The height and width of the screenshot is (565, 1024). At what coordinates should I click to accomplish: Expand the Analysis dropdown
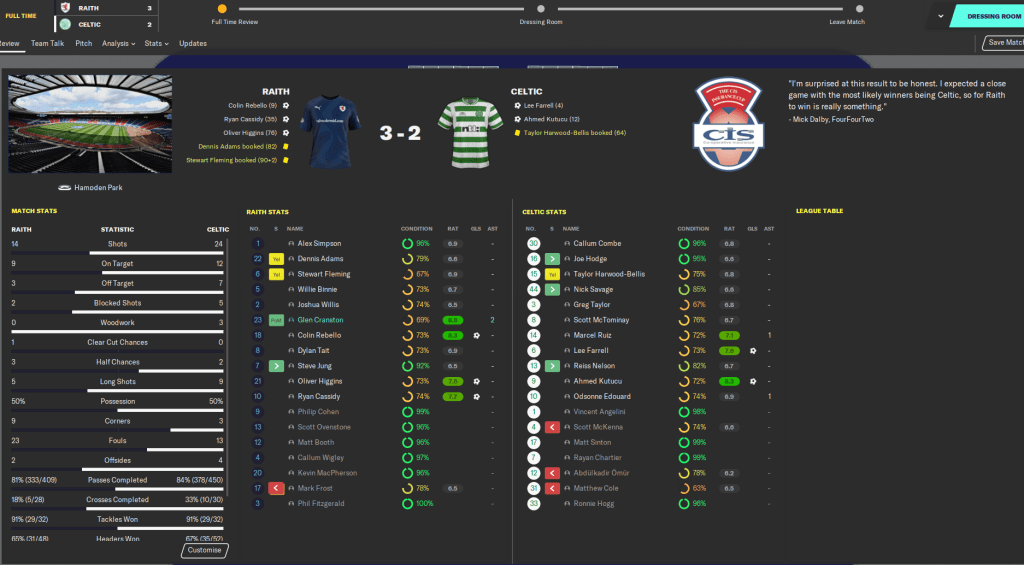(118, 44)
